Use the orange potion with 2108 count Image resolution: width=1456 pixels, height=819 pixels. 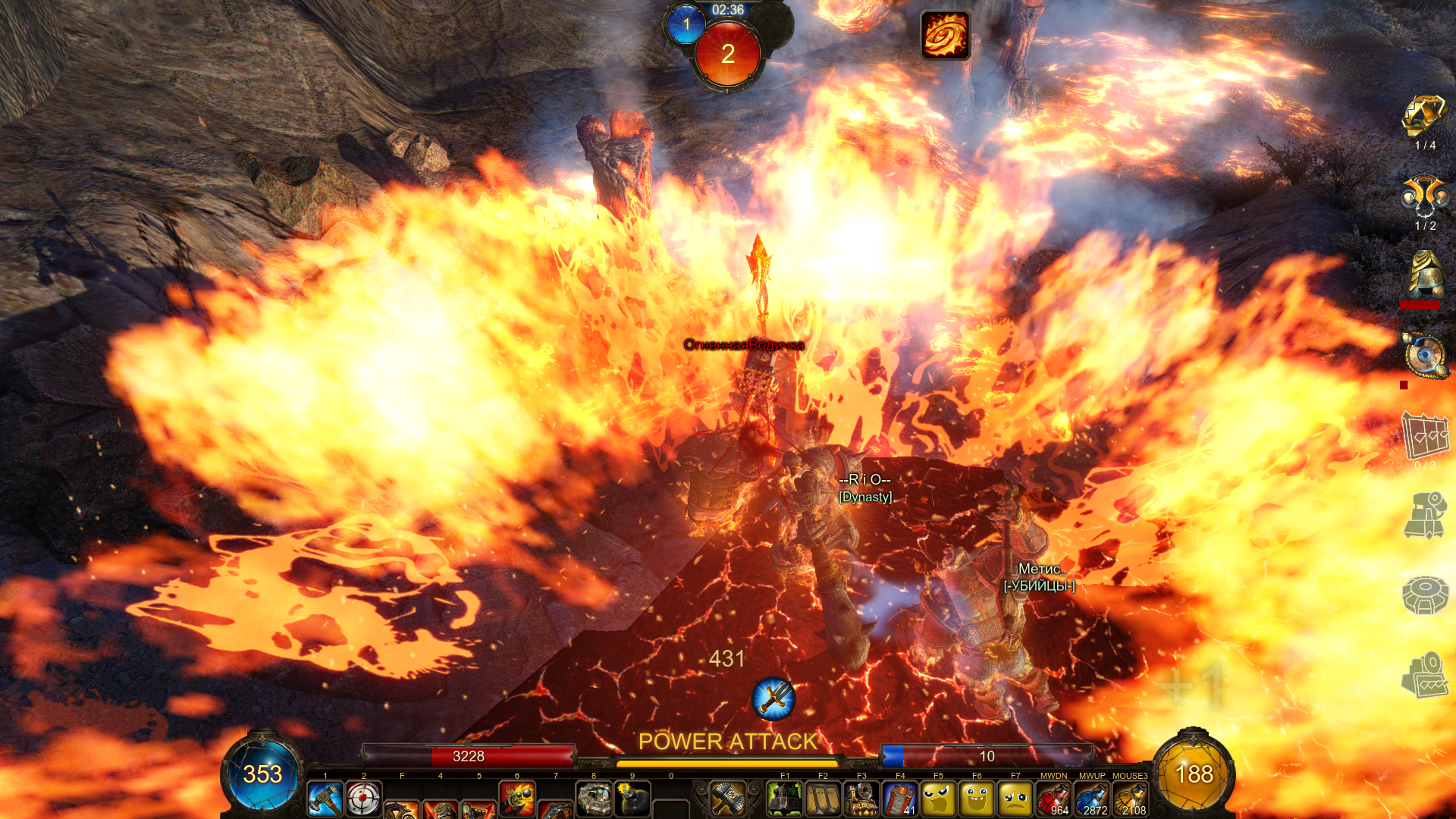coord(1130,799)
